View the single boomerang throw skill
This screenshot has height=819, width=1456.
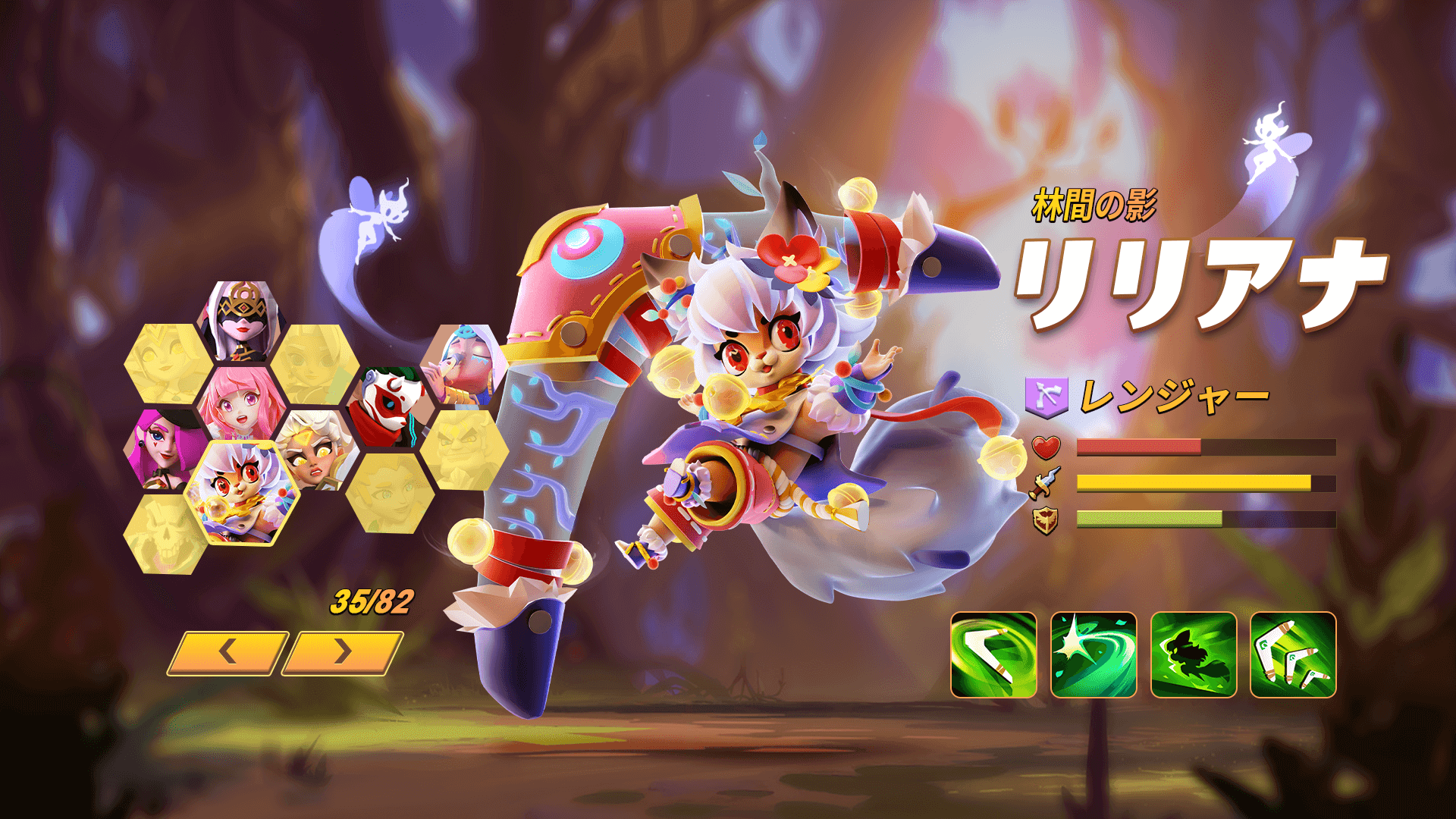tap(993, 654)
